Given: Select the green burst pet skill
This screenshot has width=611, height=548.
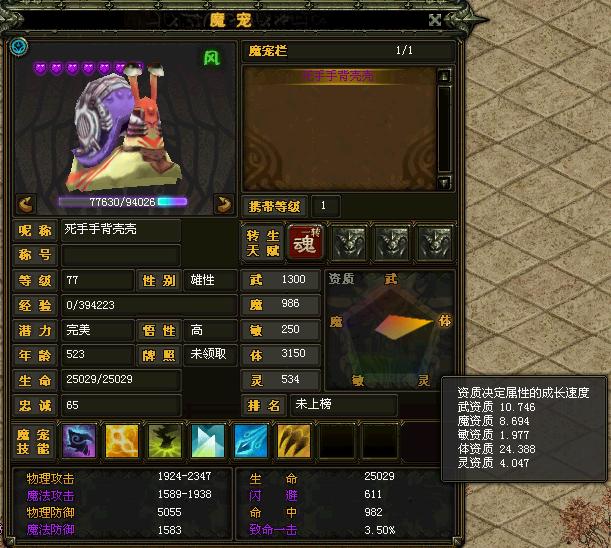Looking at the screenshot, I should click(165, 441).
